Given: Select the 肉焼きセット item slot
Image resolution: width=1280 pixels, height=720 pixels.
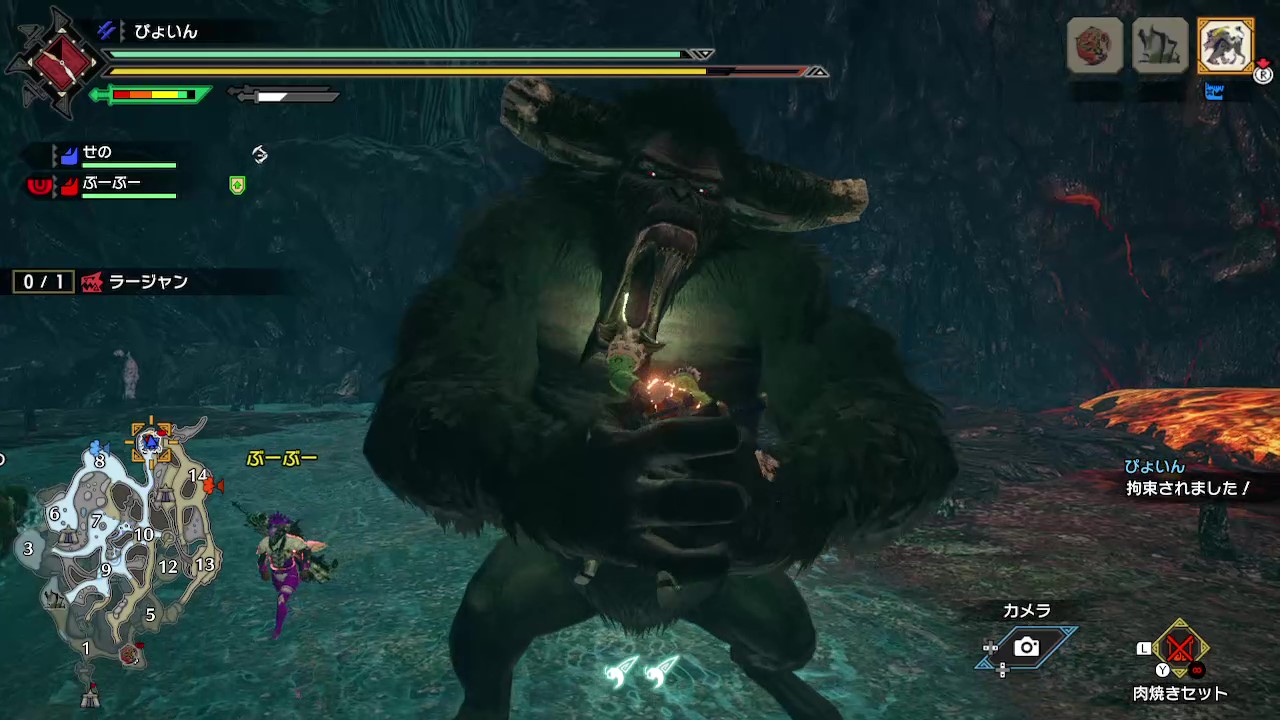Looking at the screenshot, I should coord(1180,650).
